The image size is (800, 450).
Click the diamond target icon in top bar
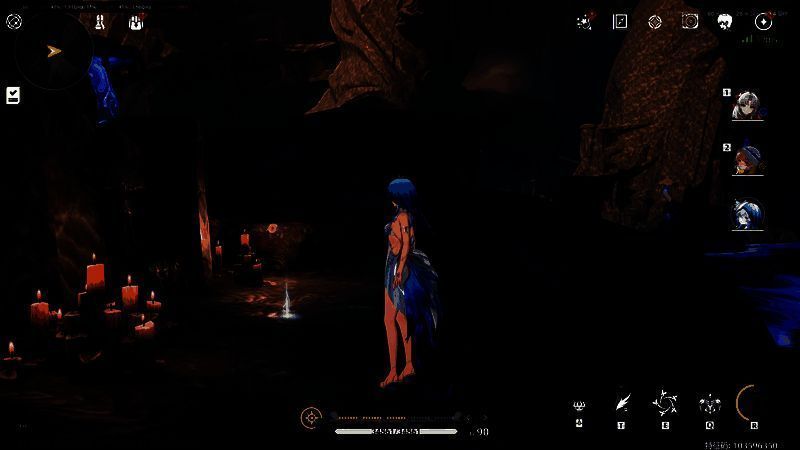655,21
